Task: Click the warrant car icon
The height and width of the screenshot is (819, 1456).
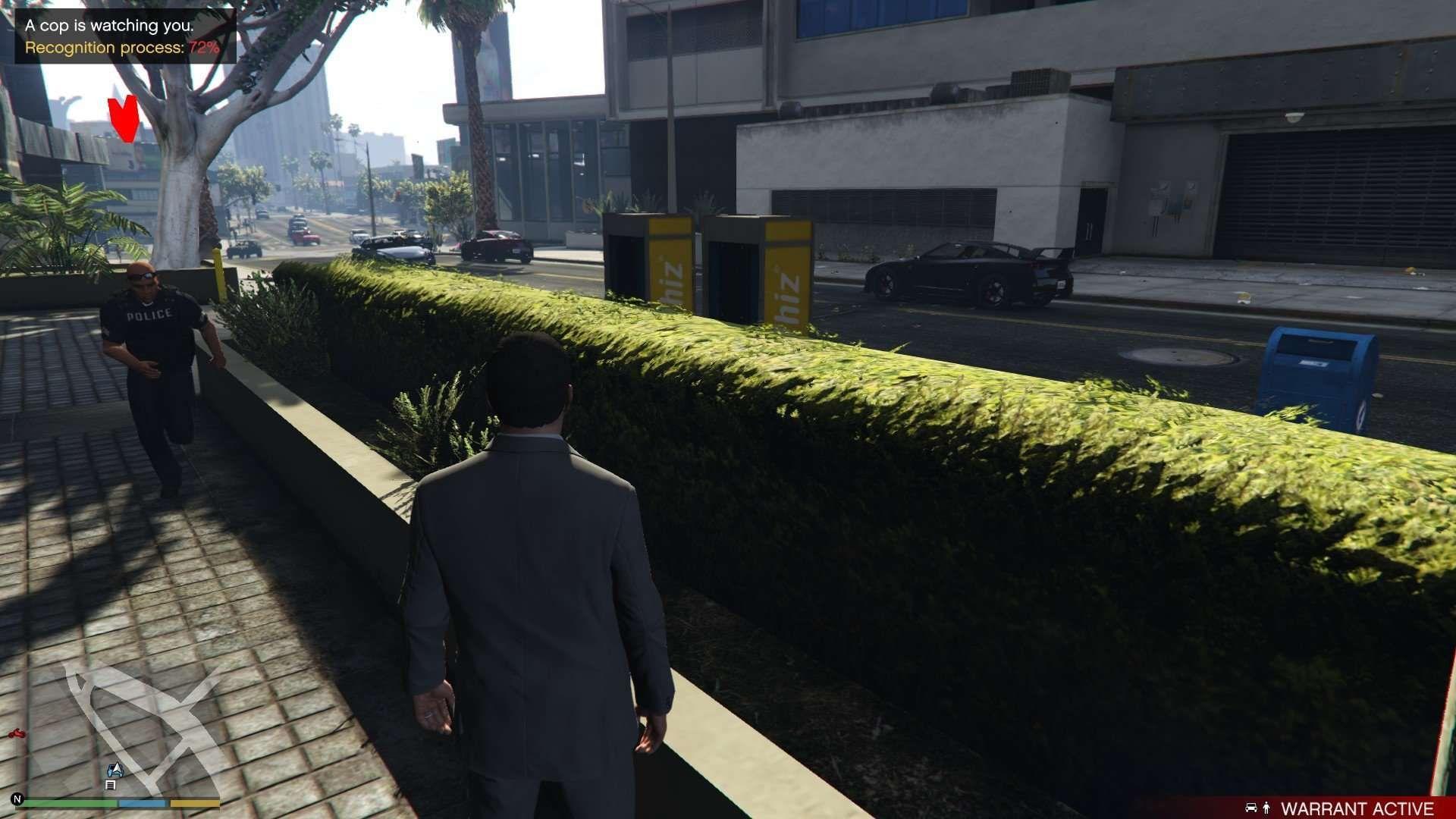Action: [x=1251, y=808]
